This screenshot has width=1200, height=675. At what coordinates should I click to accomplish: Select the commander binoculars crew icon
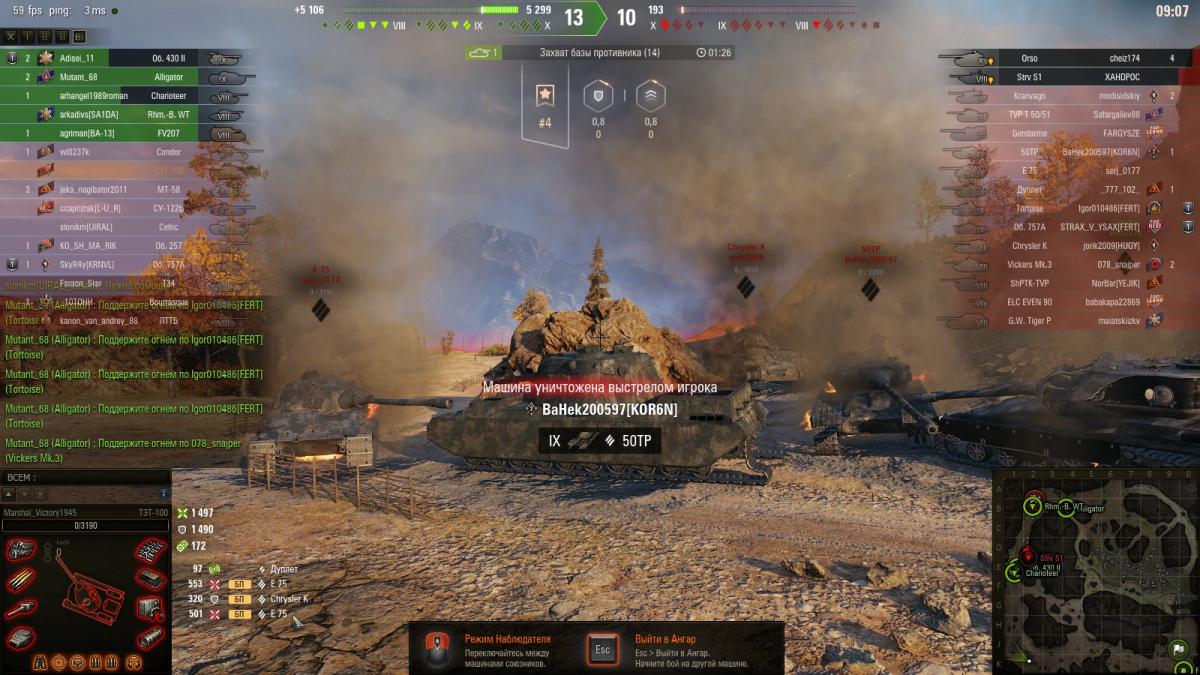coord(42,663)
